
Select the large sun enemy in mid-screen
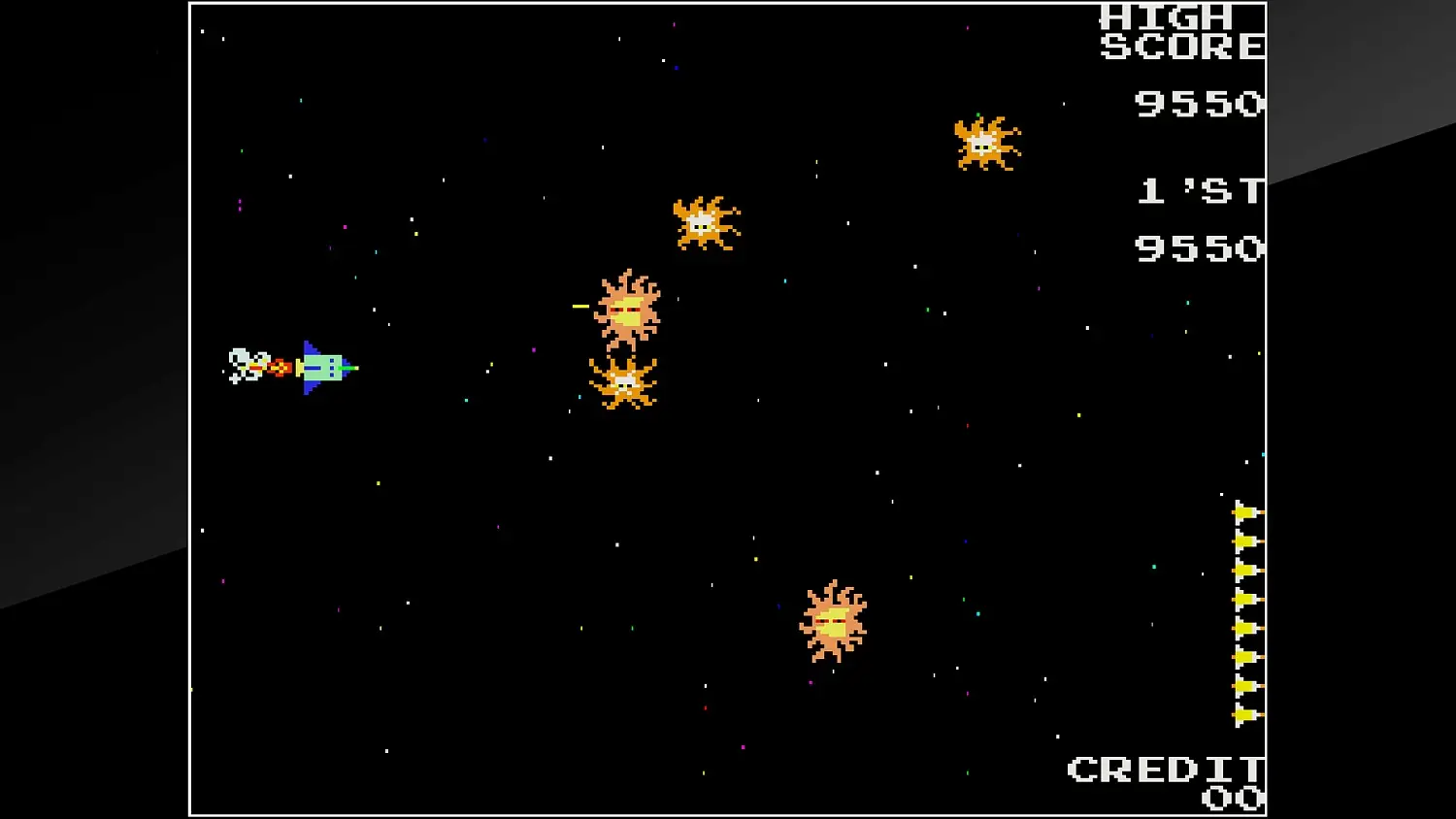pos(626,311)
